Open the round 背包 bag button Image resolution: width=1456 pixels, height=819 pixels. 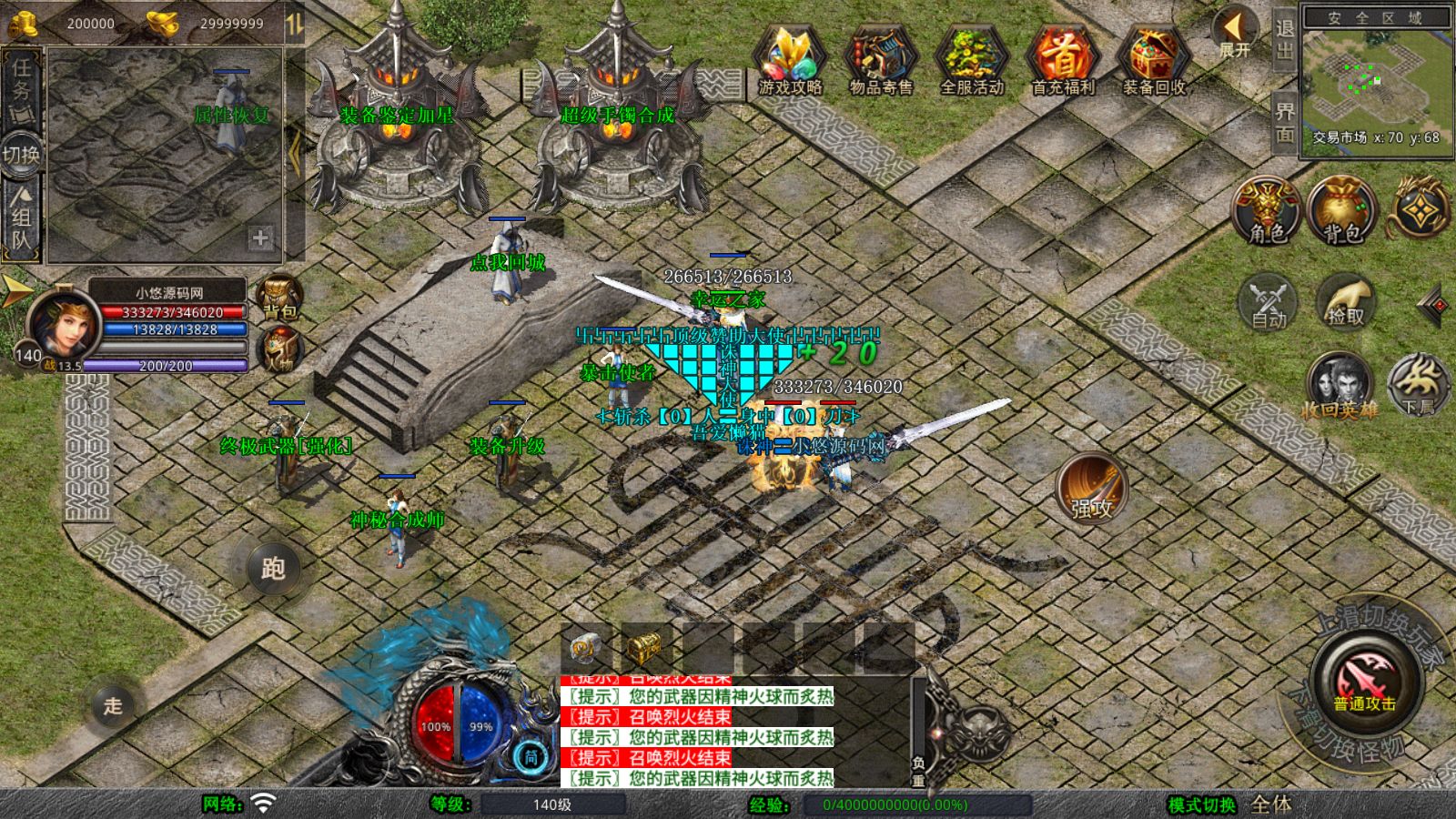point(1340,210)
